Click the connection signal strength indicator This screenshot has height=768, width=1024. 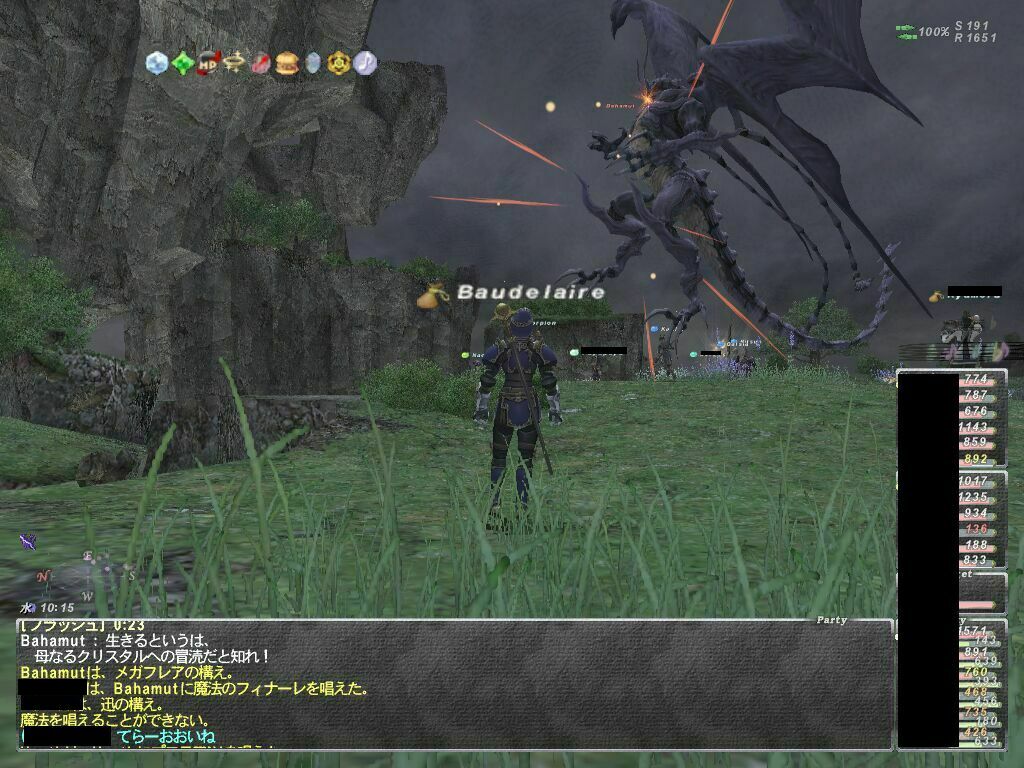906,33
